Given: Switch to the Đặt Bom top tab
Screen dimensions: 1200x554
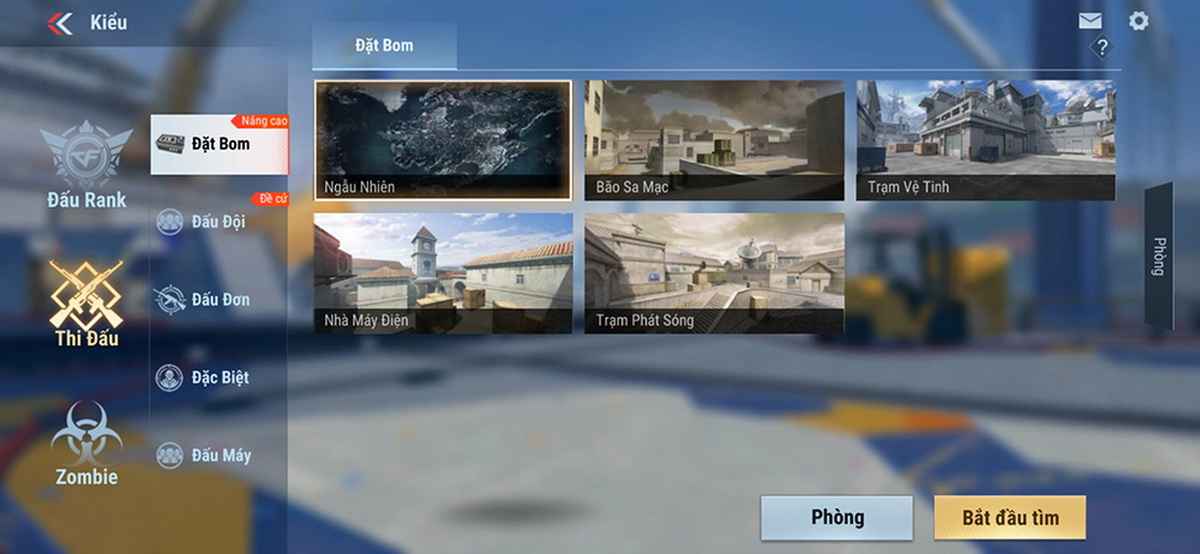Looking at the screenshot, I should [x=384, y=46].
